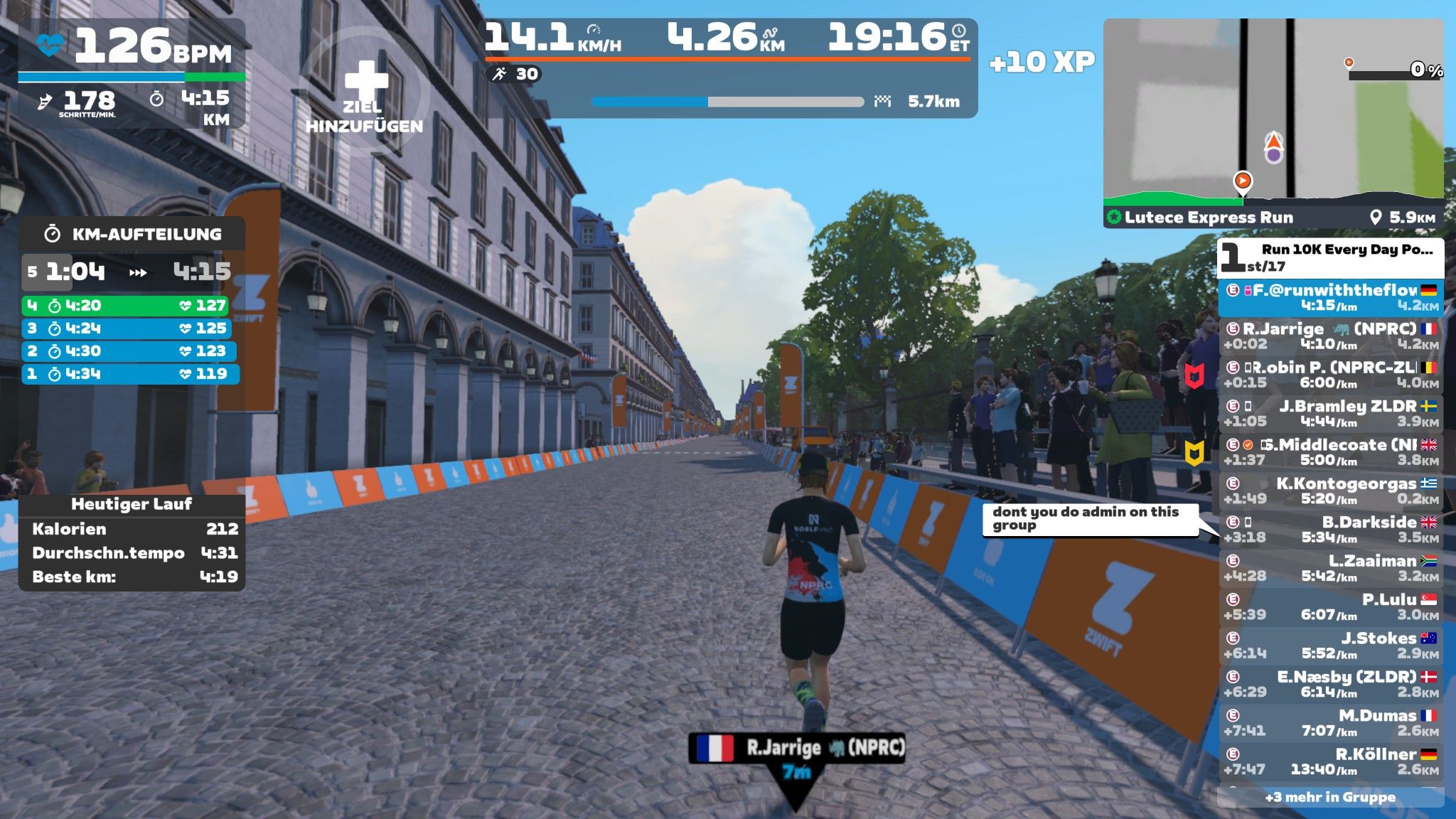
Task: Select the kilometer 4 split row
Action: (126, 306)
